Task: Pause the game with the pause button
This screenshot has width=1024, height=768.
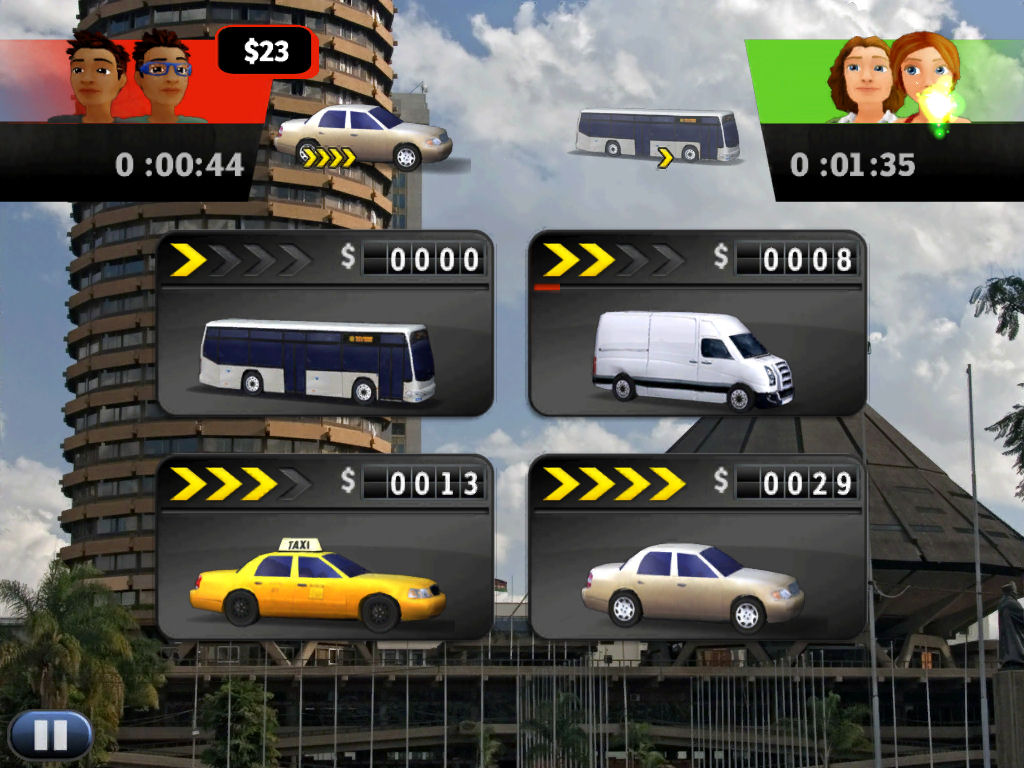Action: 50,735
